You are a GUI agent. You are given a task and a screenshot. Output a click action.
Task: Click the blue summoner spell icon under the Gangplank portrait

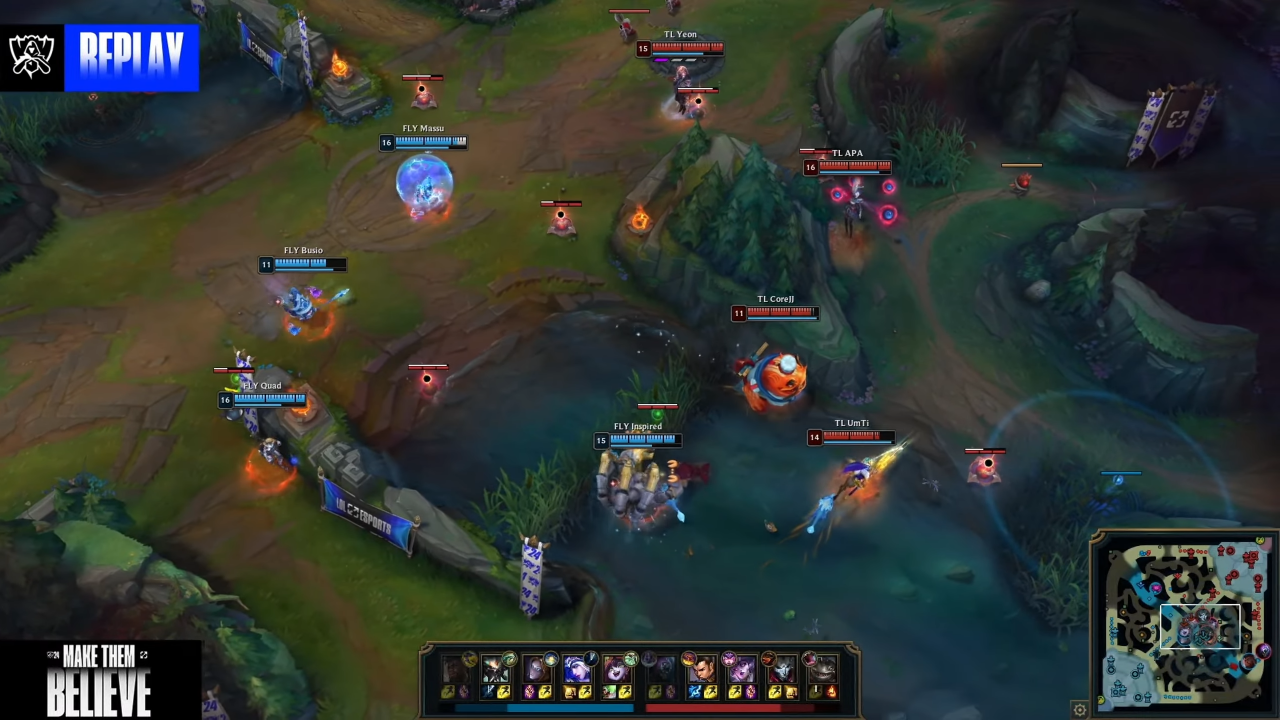(x=694, y=691)
